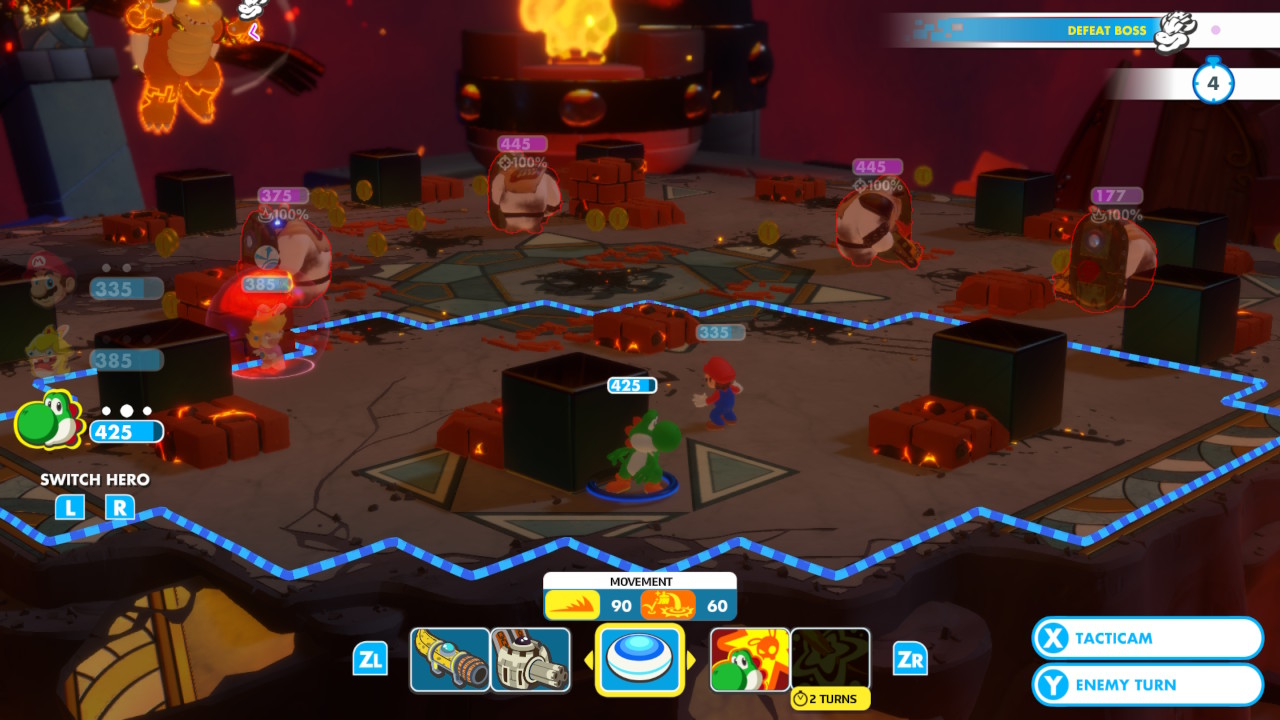
Task: Open Yoshi's special ability icon
Action: click(748, 657)
